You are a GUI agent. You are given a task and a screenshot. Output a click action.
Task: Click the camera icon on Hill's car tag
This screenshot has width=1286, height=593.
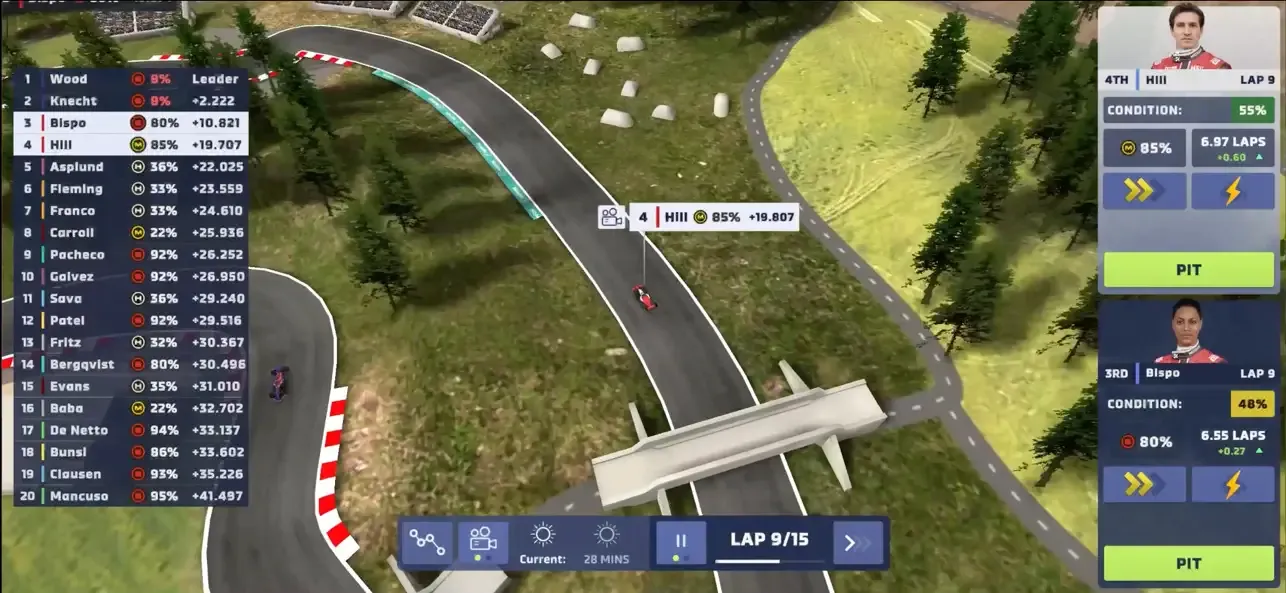pyautogui.click(x=612, y=217)
